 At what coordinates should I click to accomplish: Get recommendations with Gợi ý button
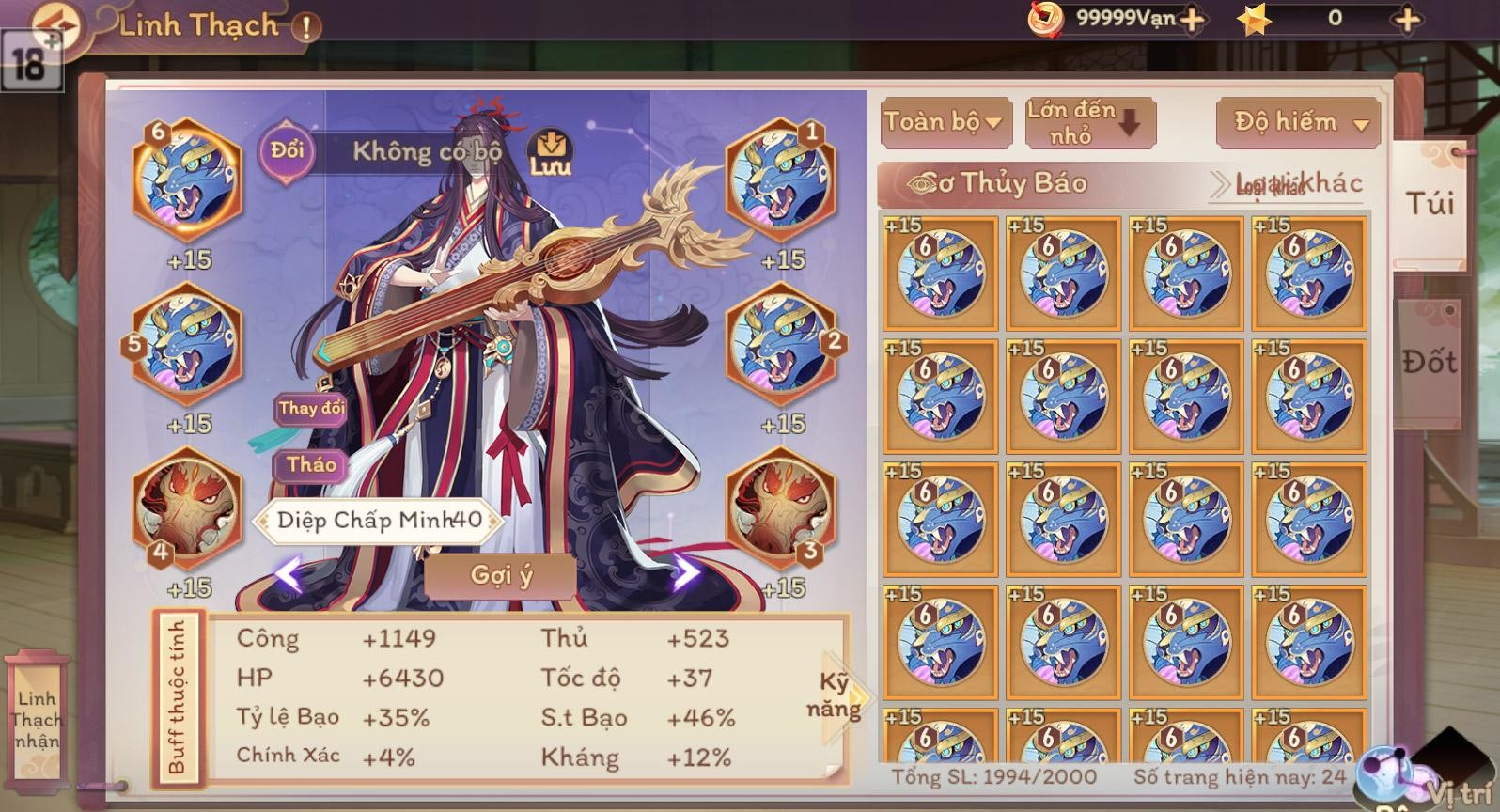pyautogui.click(x=501, y=574)
